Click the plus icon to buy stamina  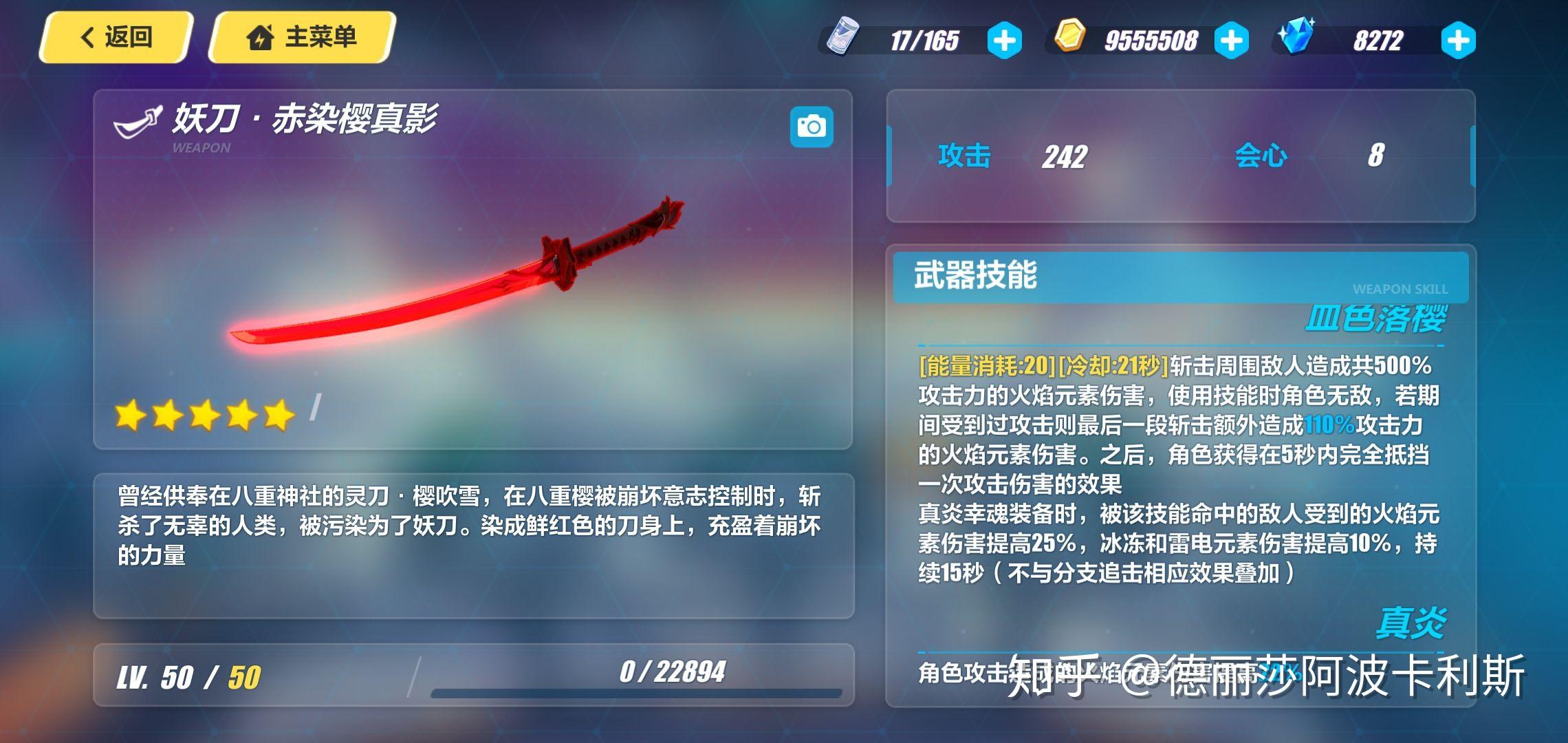coord(1003,40)
